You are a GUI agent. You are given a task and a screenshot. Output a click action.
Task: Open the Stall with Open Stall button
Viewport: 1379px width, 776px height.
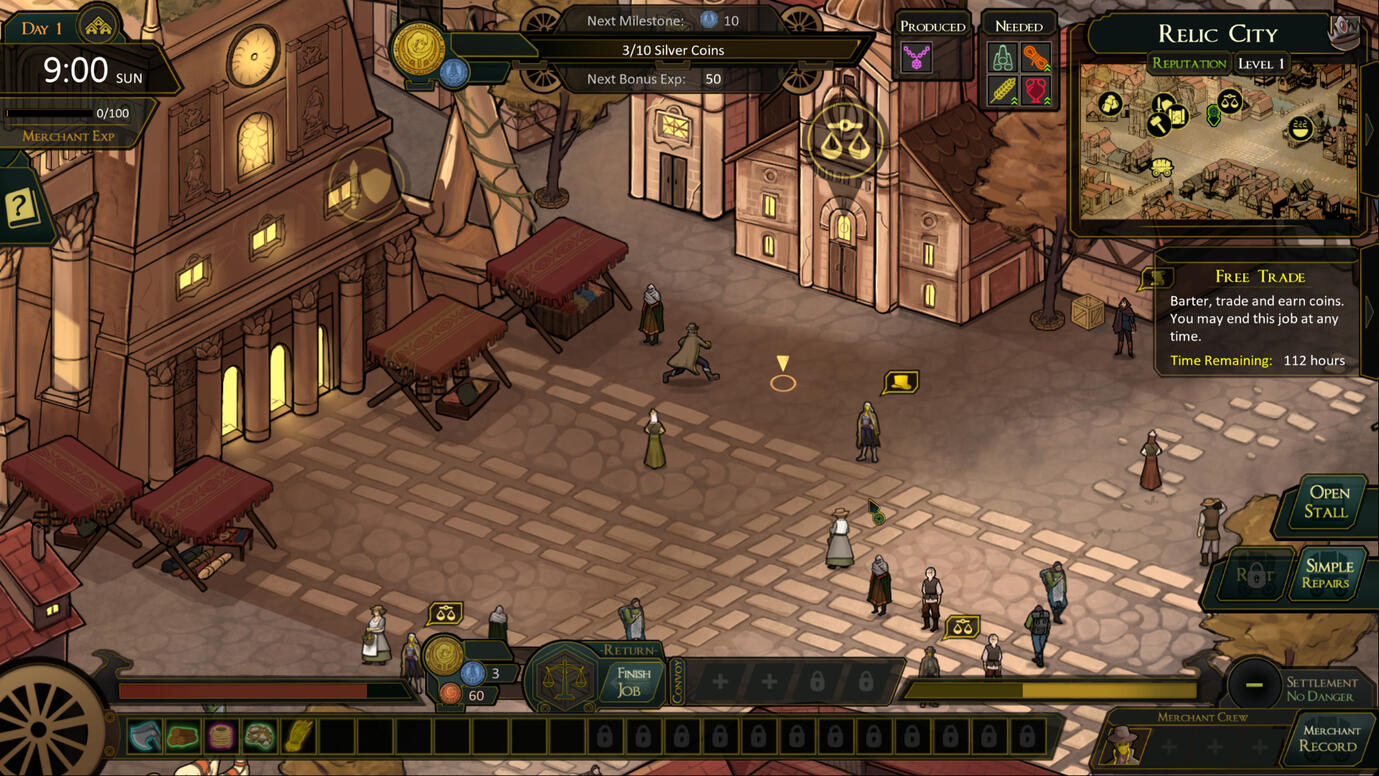coord(1328,502)
